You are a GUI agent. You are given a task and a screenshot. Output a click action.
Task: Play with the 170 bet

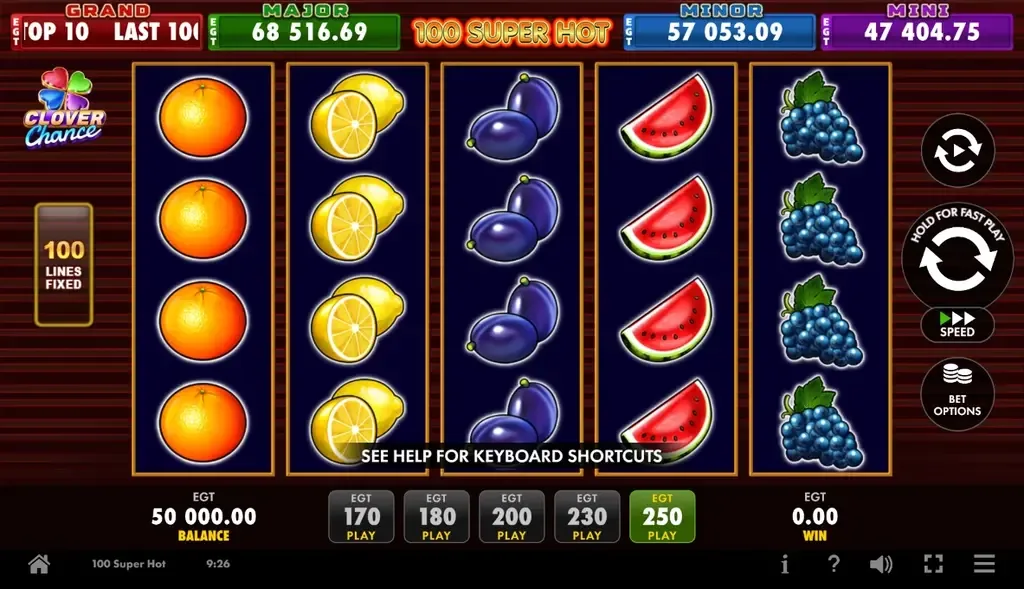361,517
